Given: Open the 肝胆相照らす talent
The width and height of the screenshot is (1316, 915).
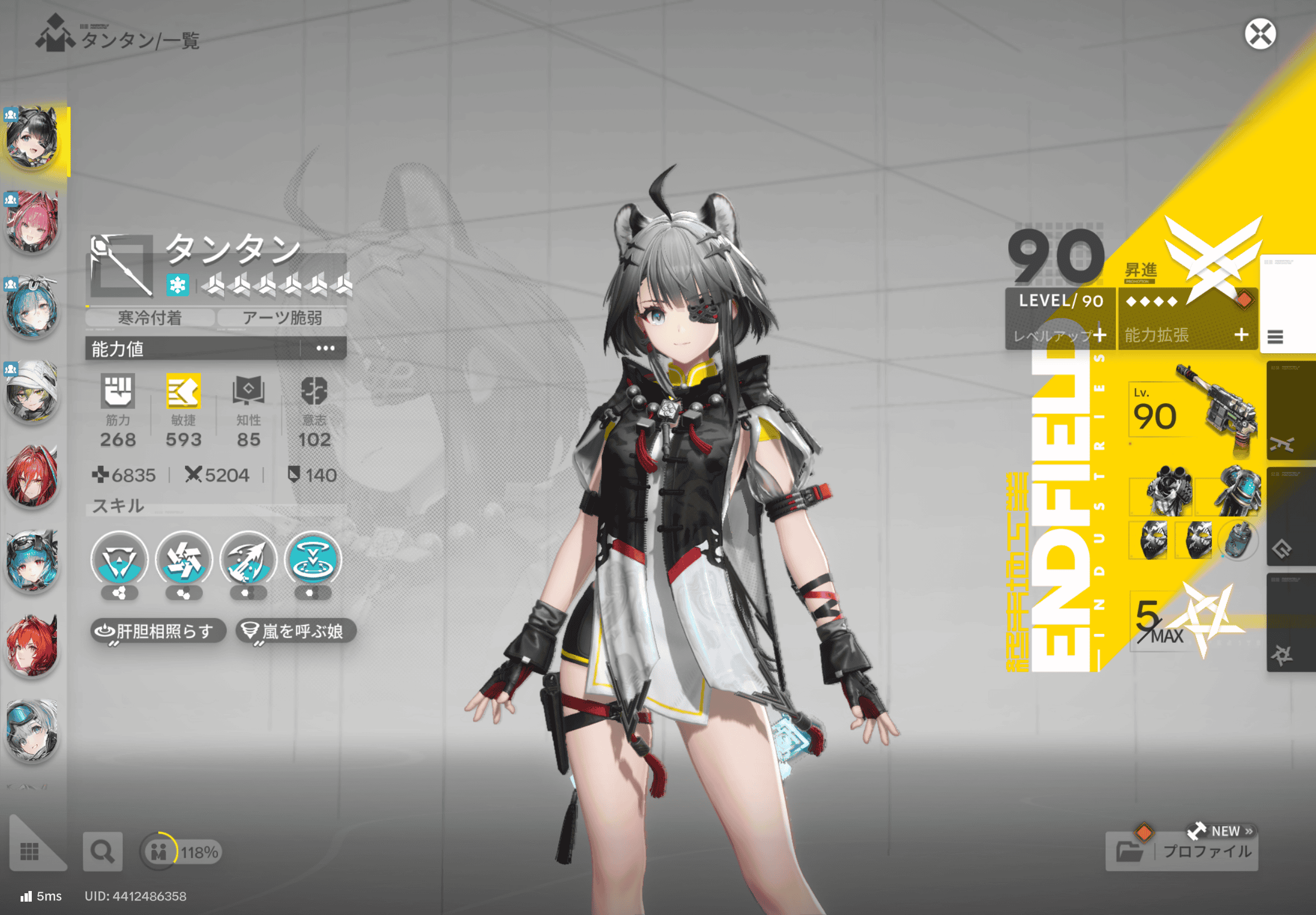Looking at the screenshot, I should pos(158,631).
